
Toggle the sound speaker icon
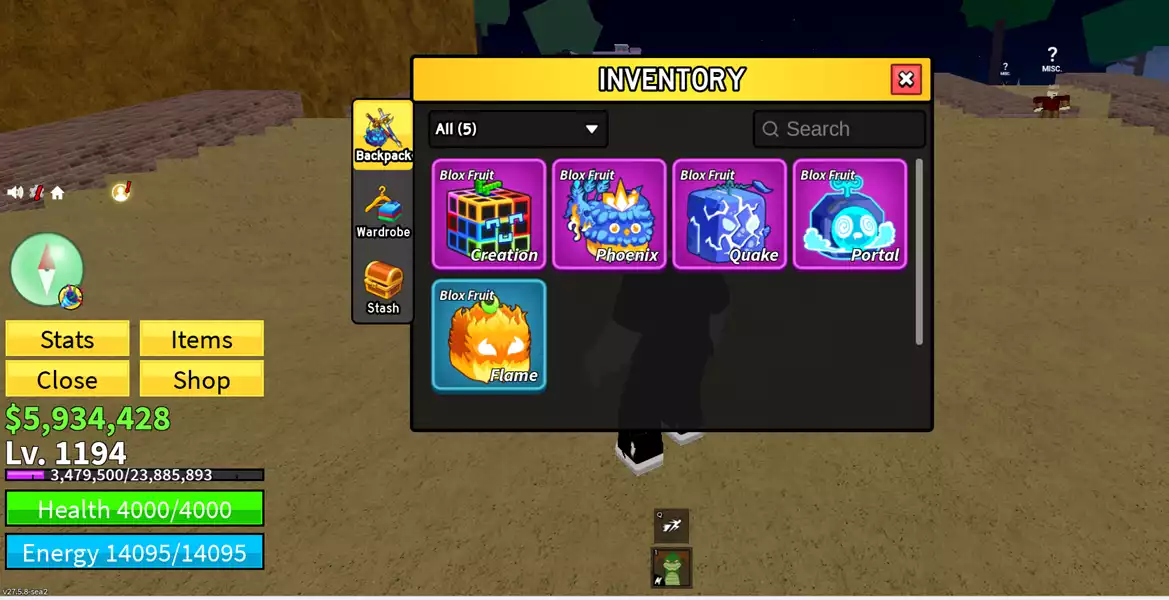click(x=15, y=193)
